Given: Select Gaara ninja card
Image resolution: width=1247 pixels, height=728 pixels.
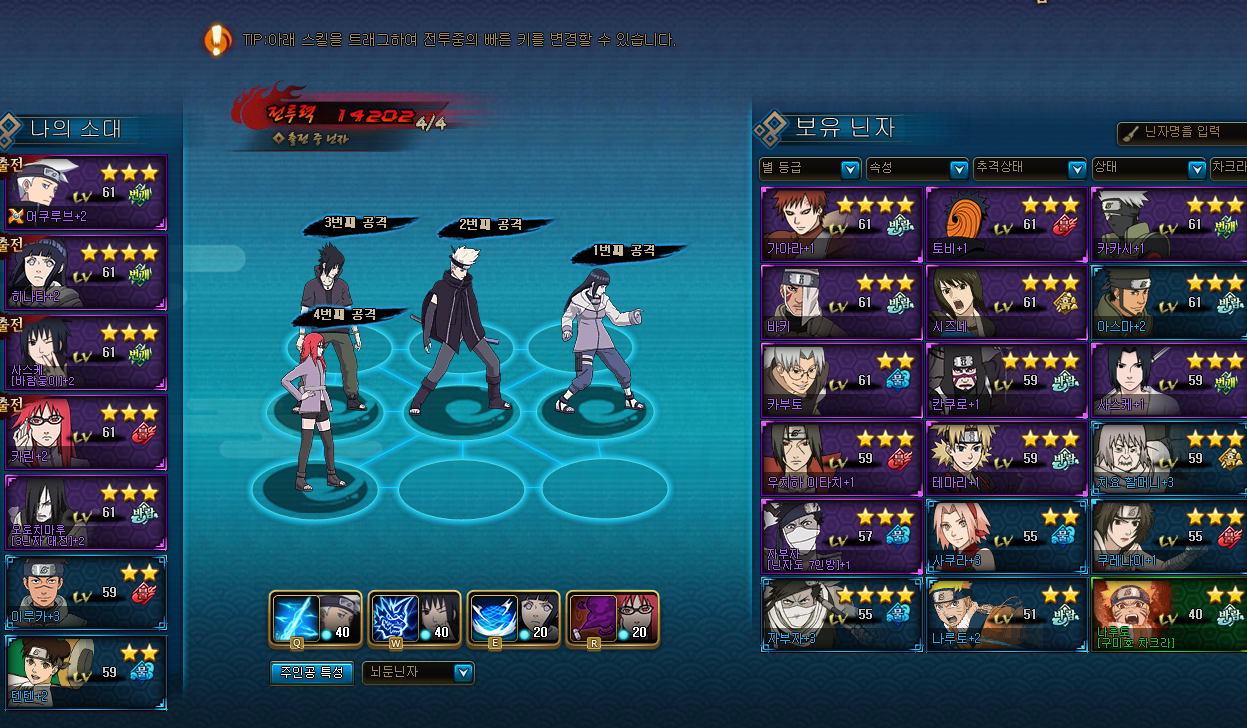Looking at the screenshot, I should (x=840, y=222).
